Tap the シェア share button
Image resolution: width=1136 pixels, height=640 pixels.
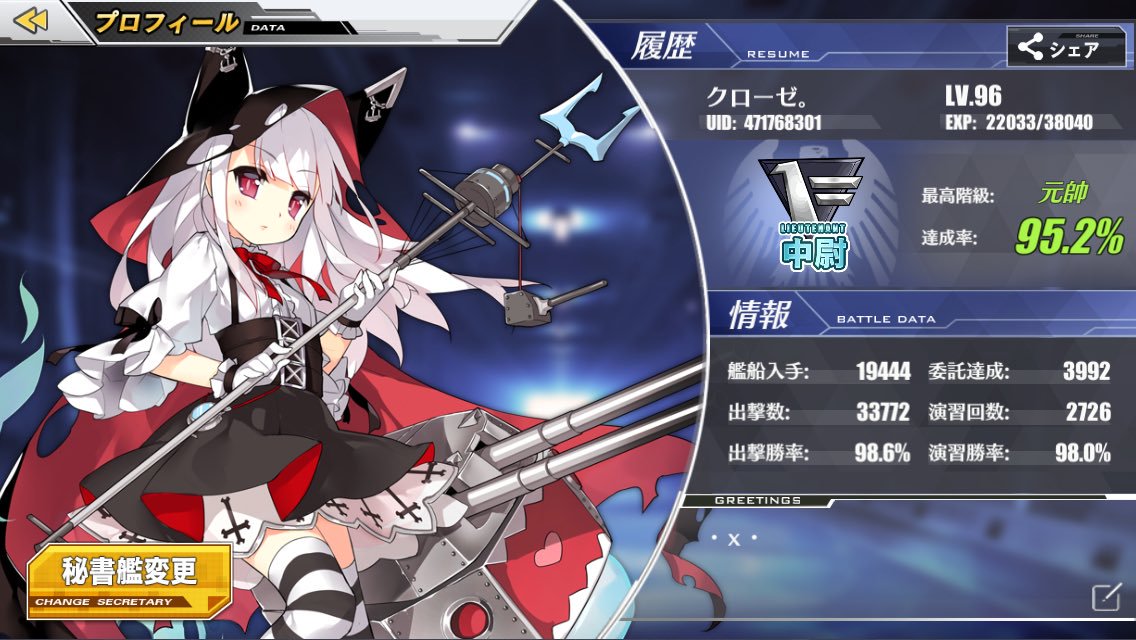tap(1065, 46)
